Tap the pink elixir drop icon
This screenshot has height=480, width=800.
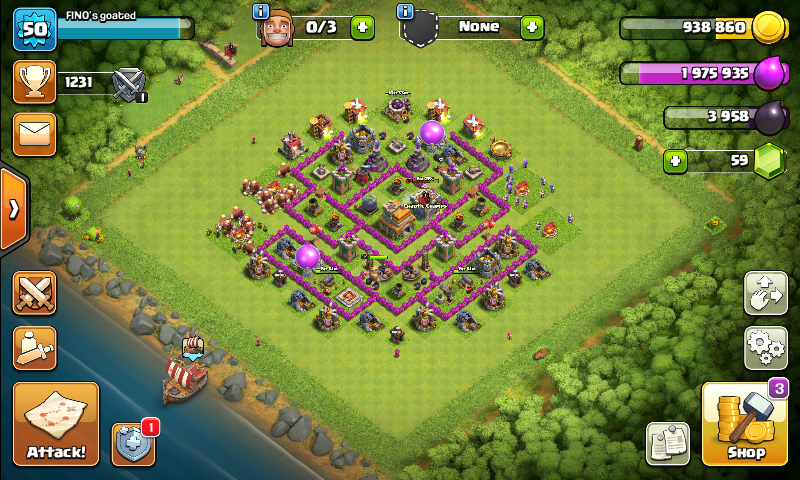point(770,73)
